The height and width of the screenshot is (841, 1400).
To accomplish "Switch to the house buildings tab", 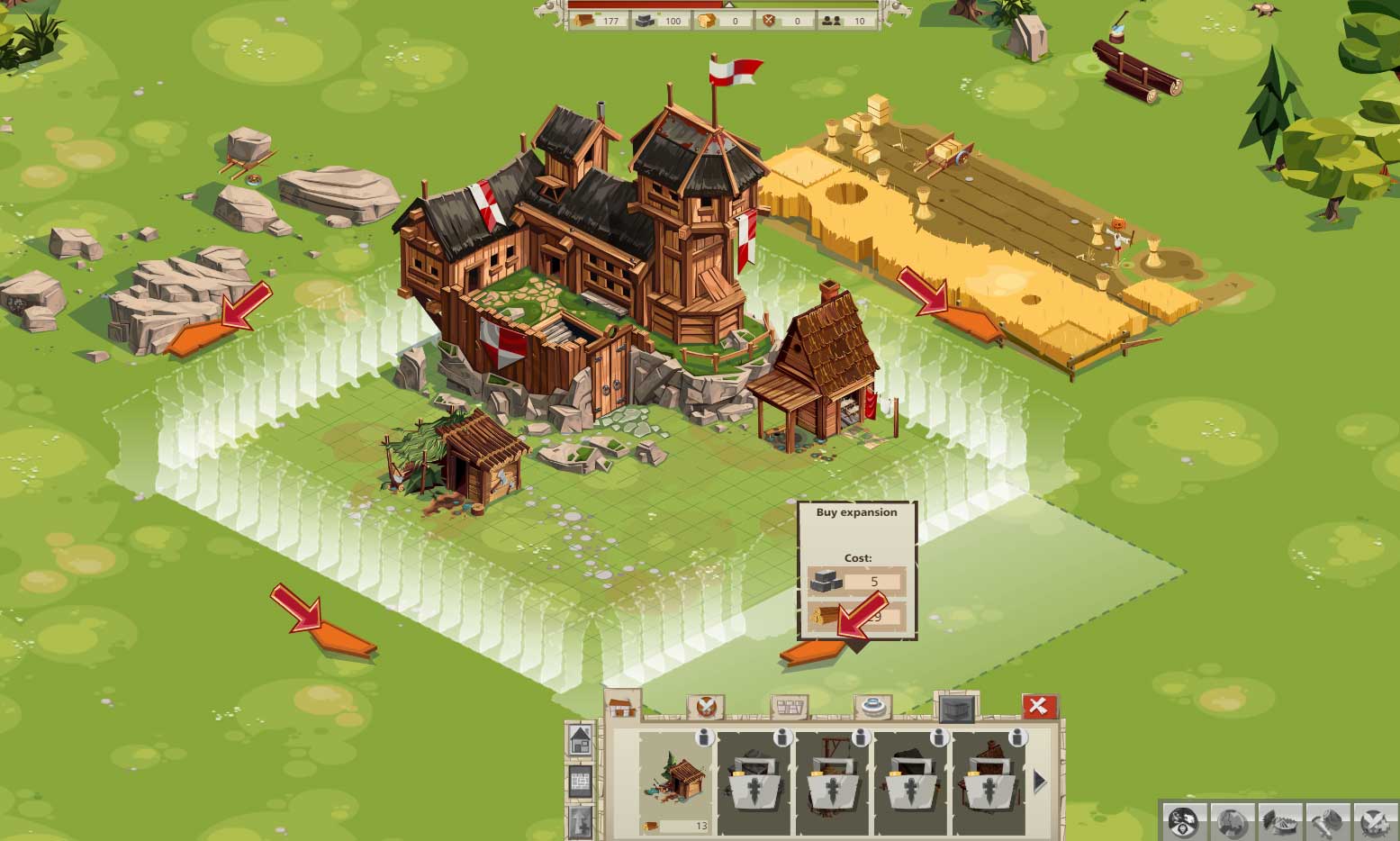I will coord(621,705).
